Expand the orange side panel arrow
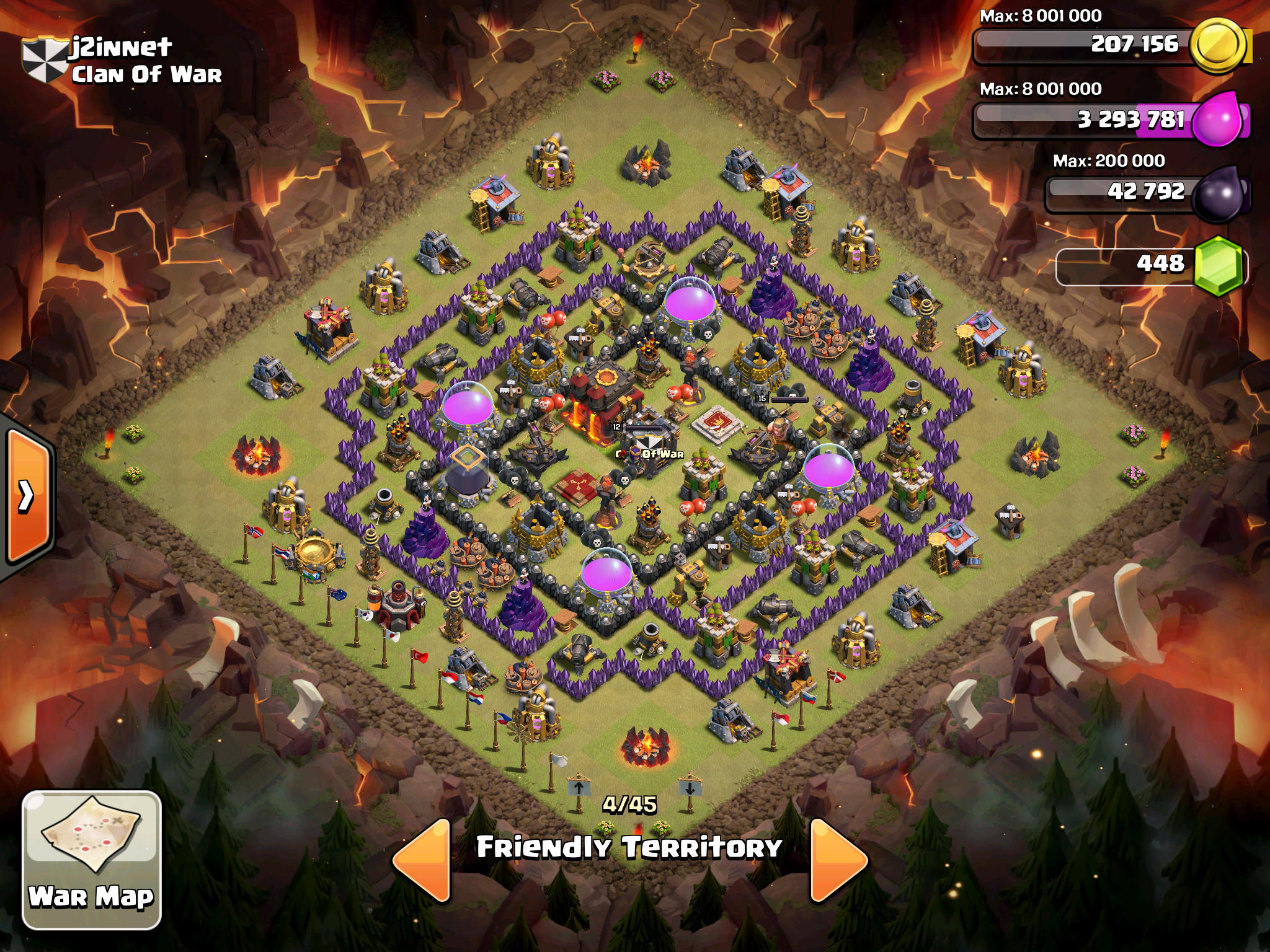 [28, 496]
